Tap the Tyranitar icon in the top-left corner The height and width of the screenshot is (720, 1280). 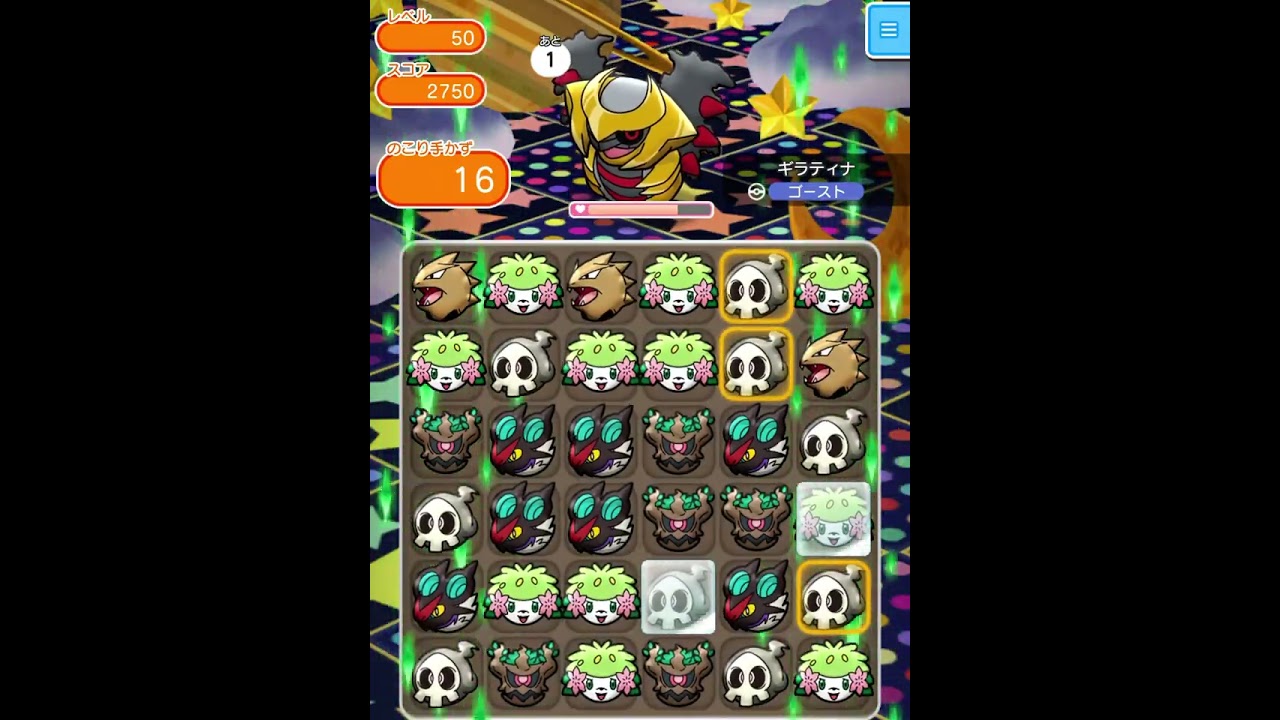(x=443, y=286)
